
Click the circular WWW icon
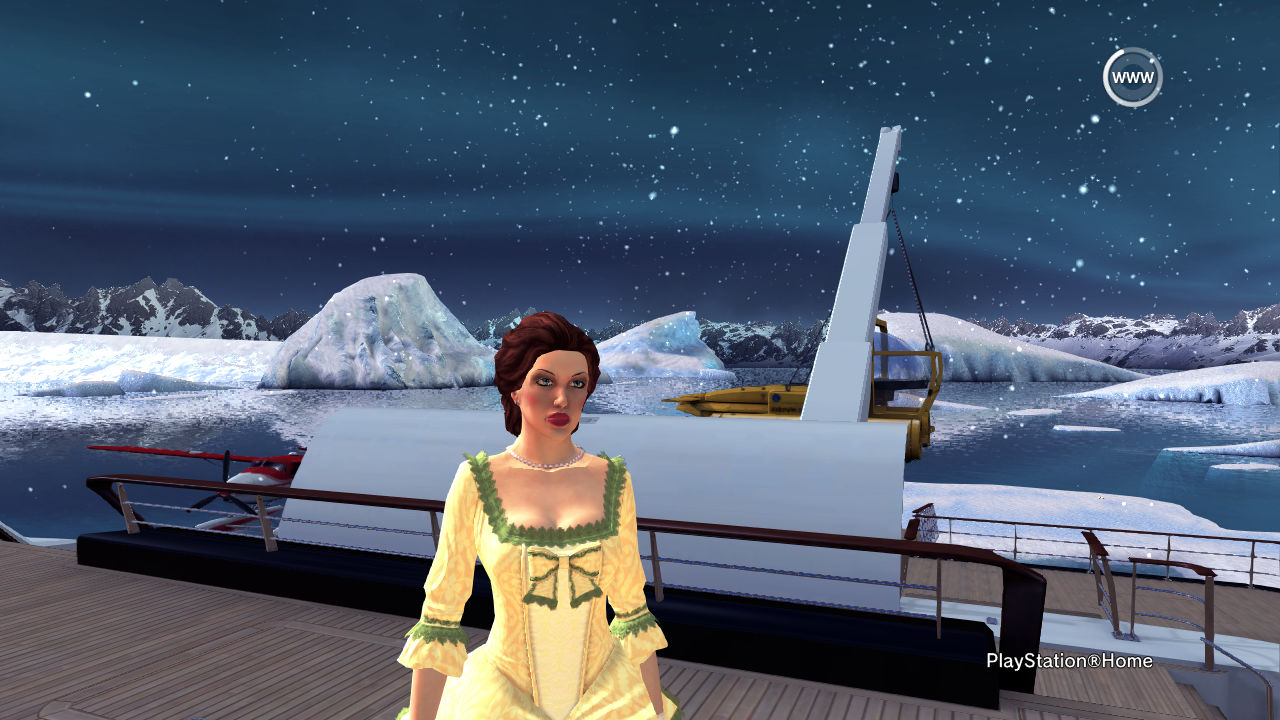coord(1132,77)
